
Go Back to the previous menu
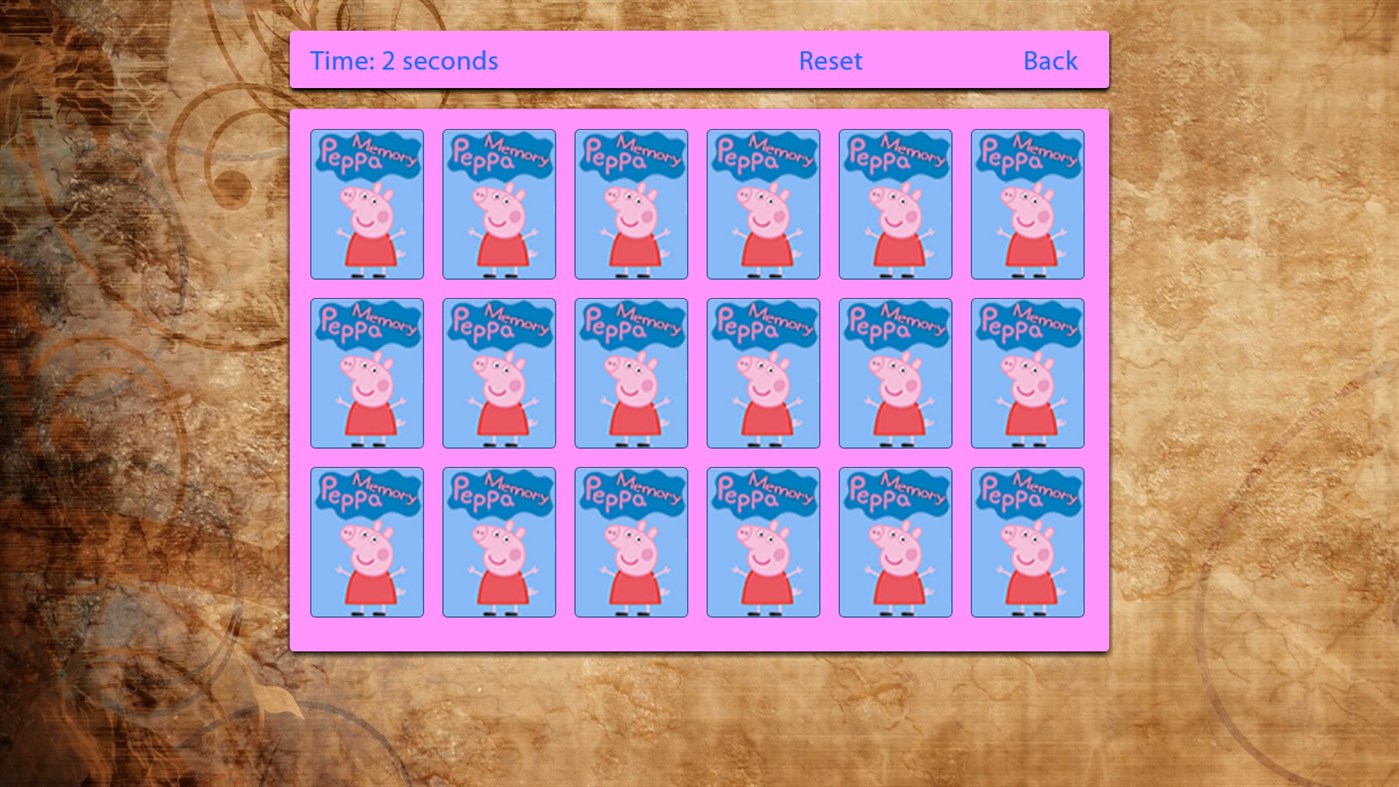pos(1050,60)
